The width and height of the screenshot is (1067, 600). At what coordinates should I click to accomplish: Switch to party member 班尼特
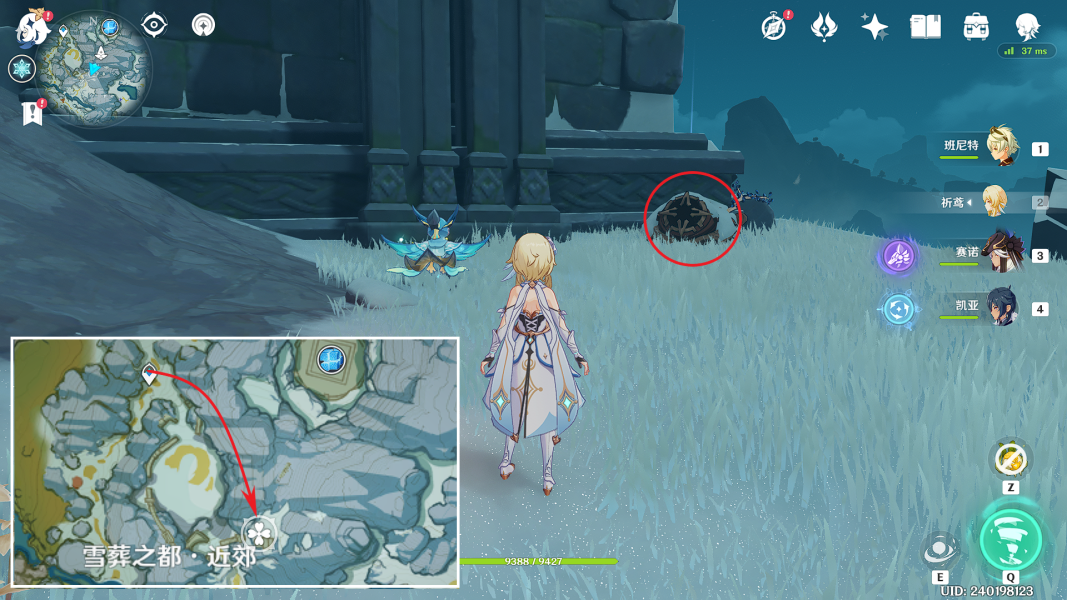(x=1000, y=148)
